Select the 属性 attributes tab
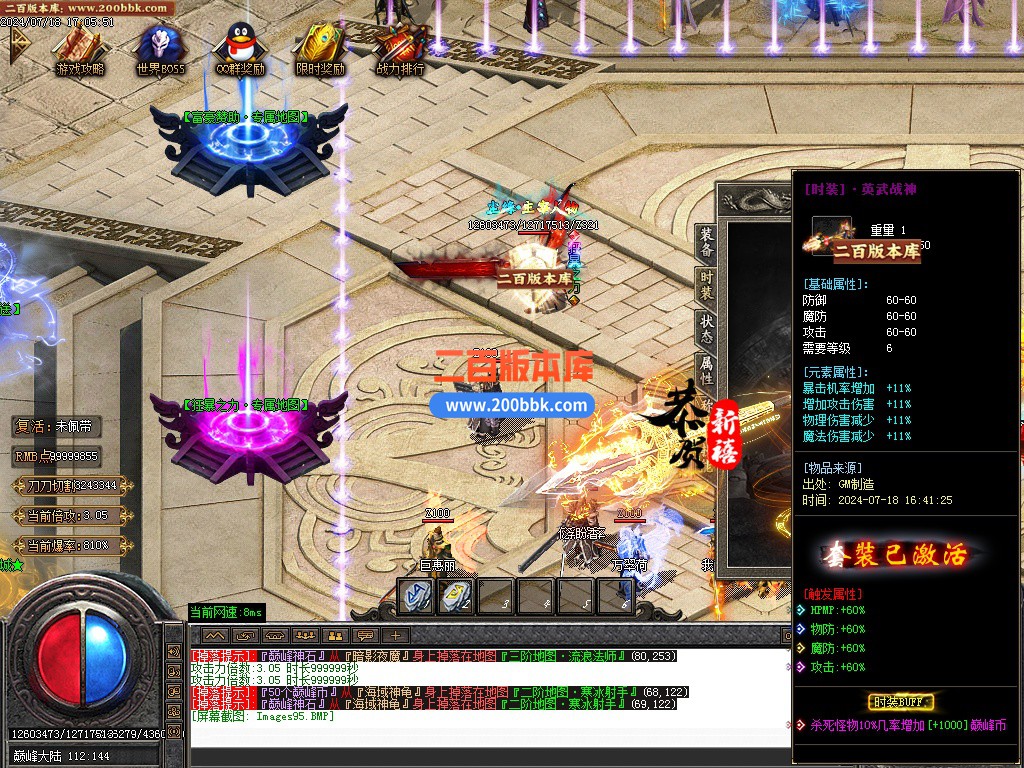Viewport: 1024px width, 768px height. click(x=706, y=372)
